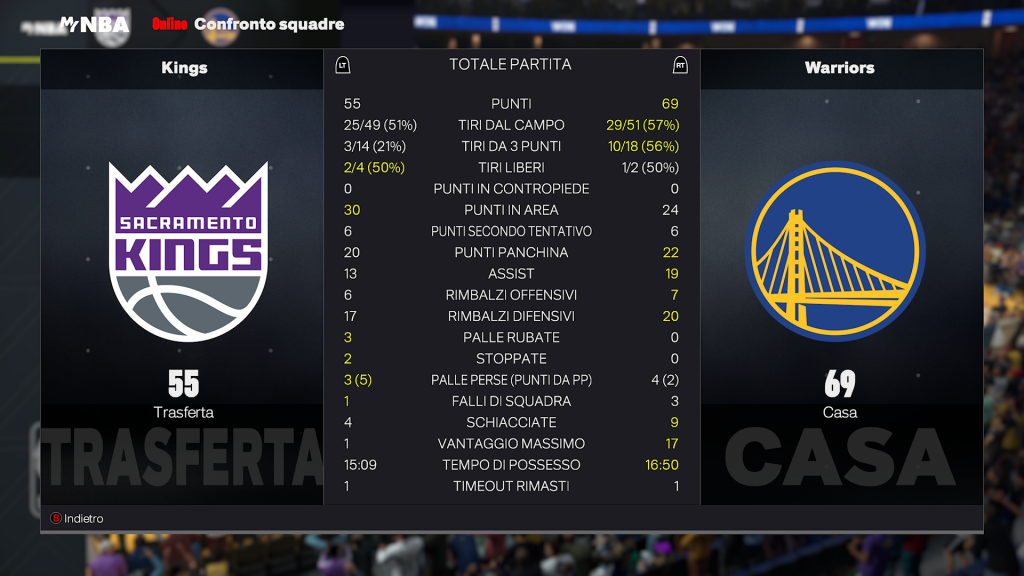Go back using the Indietro button
This screenshot has width=1024, height=576.
77,518
